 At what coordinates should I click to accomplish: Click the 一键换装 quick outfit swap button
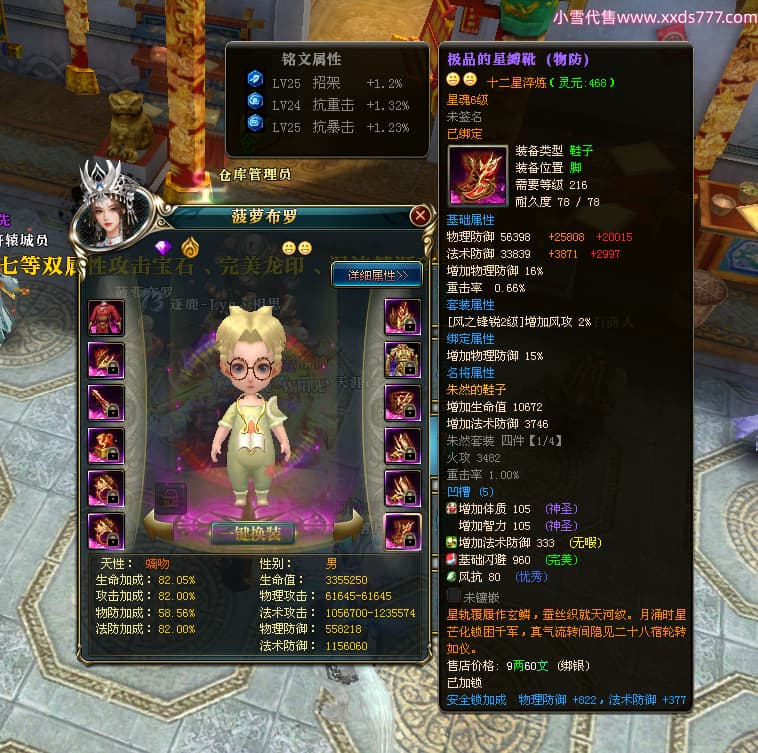coord(251,532)
